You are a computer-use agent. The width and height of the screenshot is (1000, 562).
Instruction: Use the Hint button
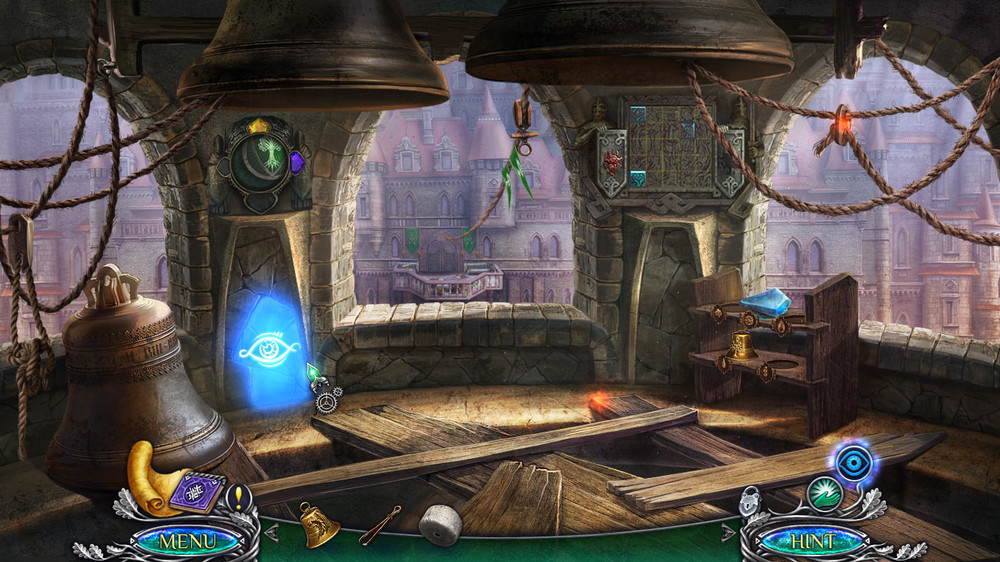tap(811, 541)
